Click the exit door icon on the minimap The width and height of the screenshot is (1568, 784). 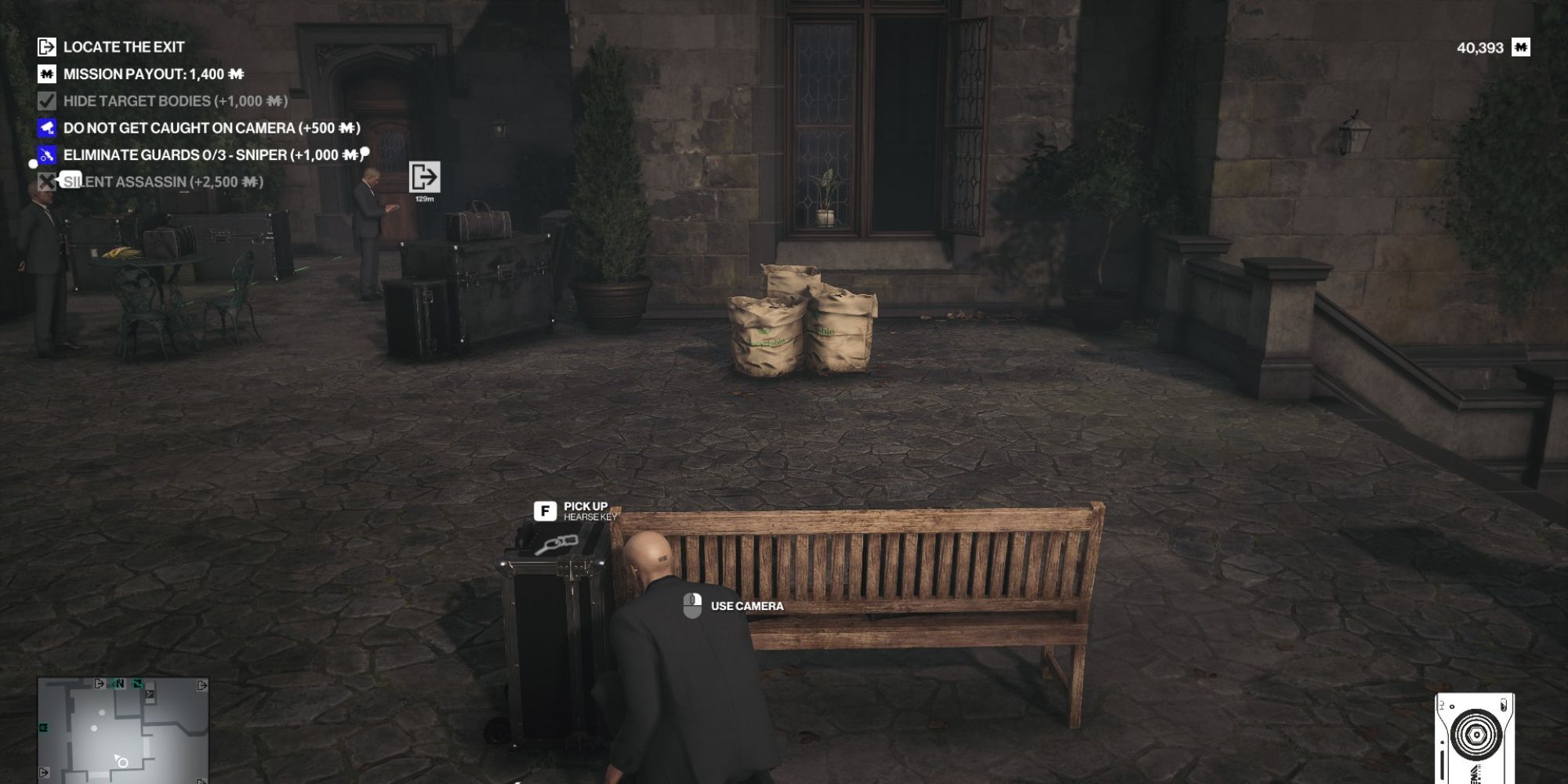click(x=98, y=682)
